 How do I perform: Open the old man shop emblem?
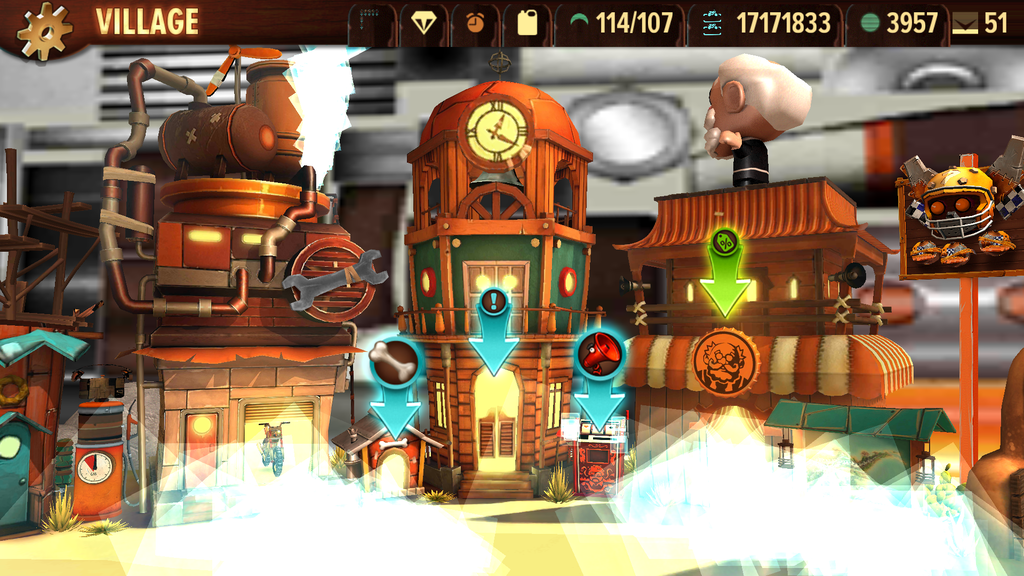click(x=725, y=362)
